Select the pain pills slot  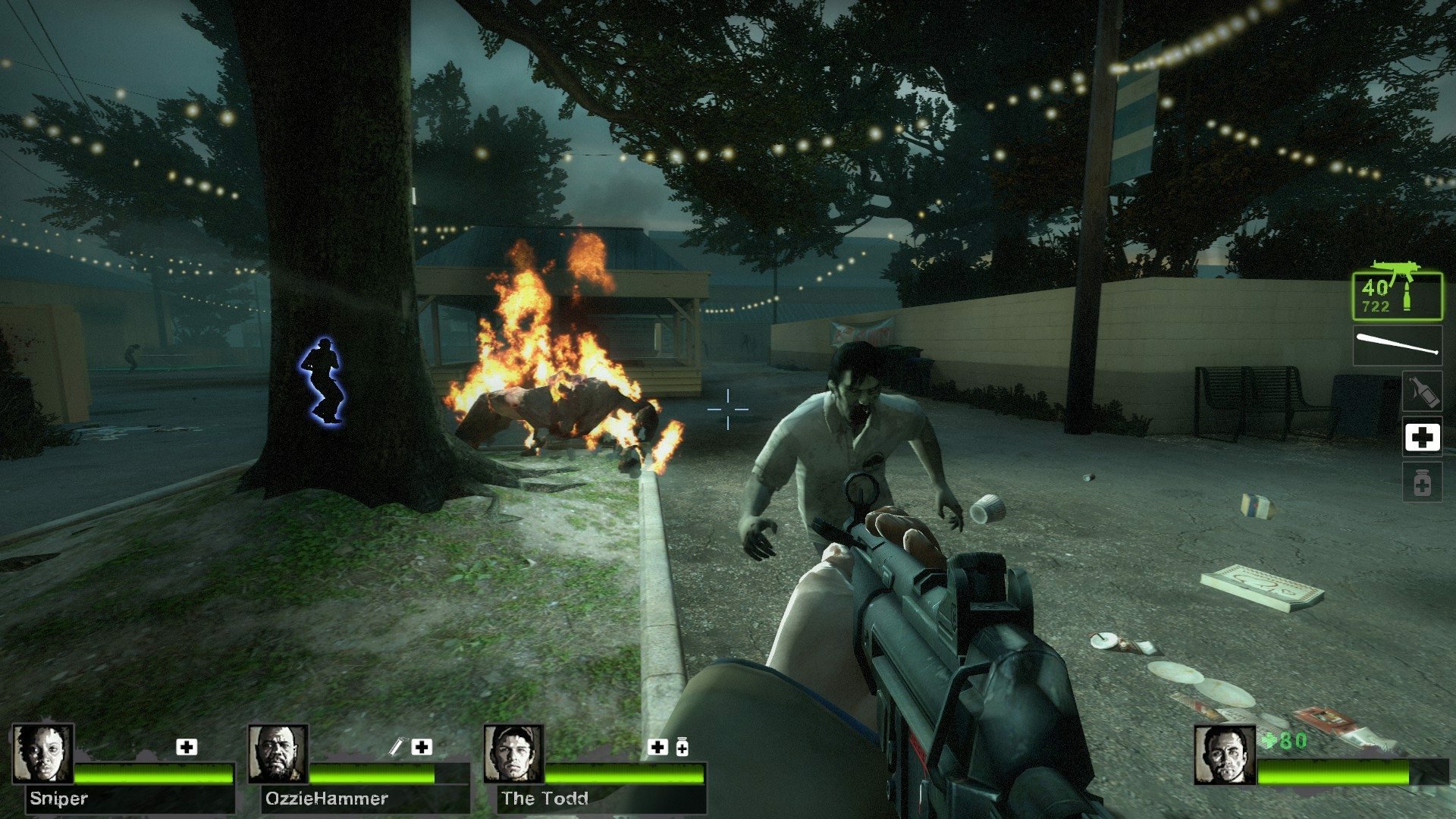tap(1423, 483)
